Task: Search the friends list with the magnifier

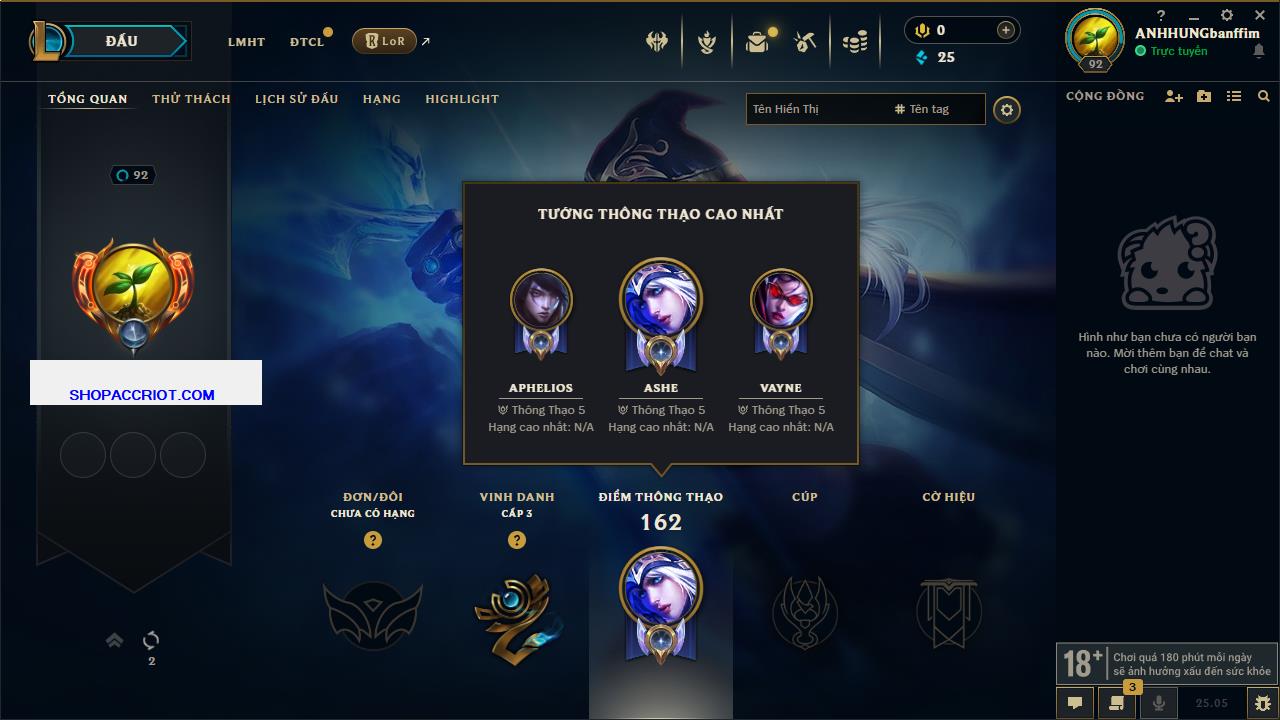Action: pyautogui.click(x=1264, y=96)
